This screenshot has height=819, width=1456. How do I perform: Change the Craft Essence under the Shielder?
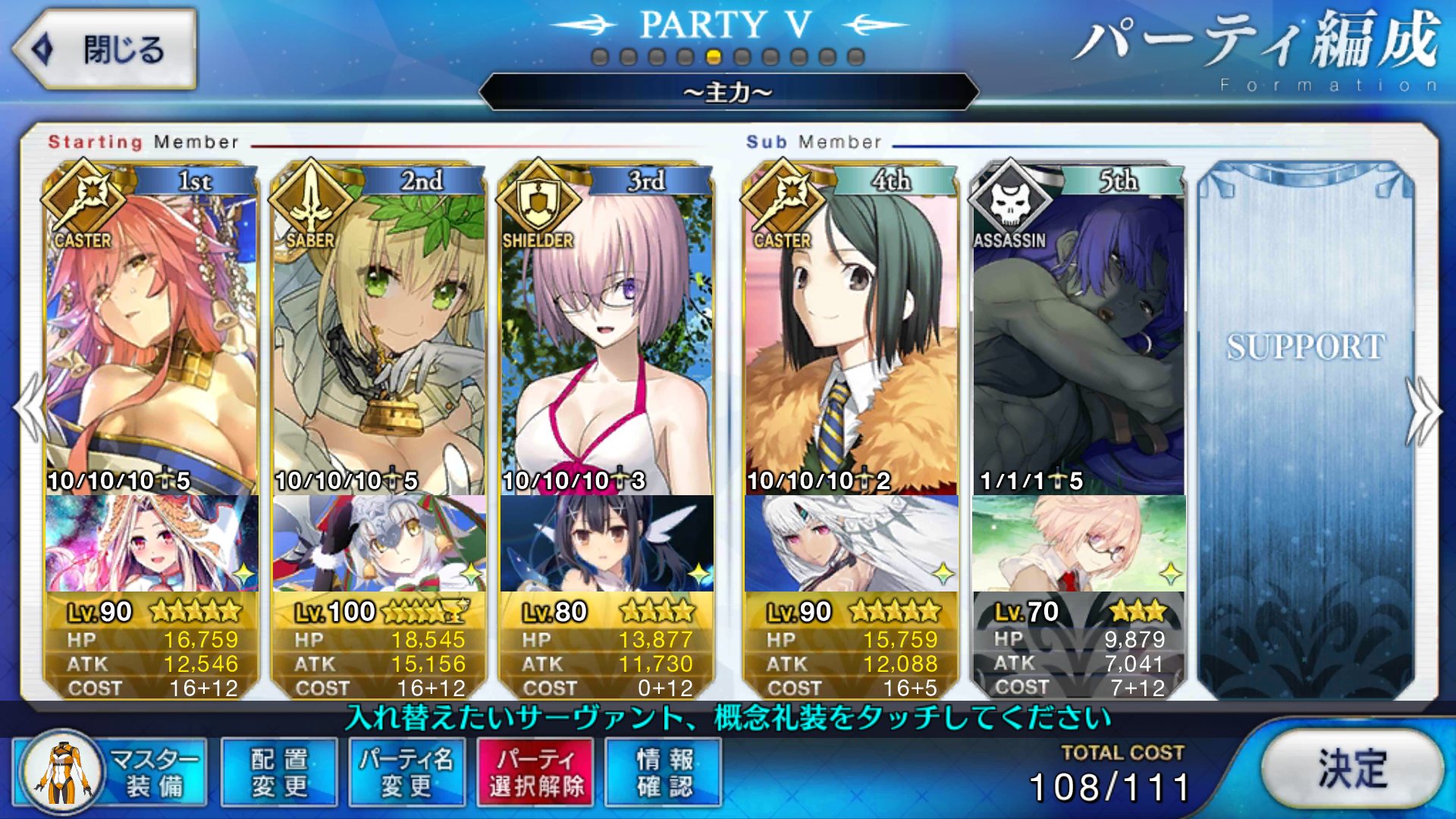607,543
